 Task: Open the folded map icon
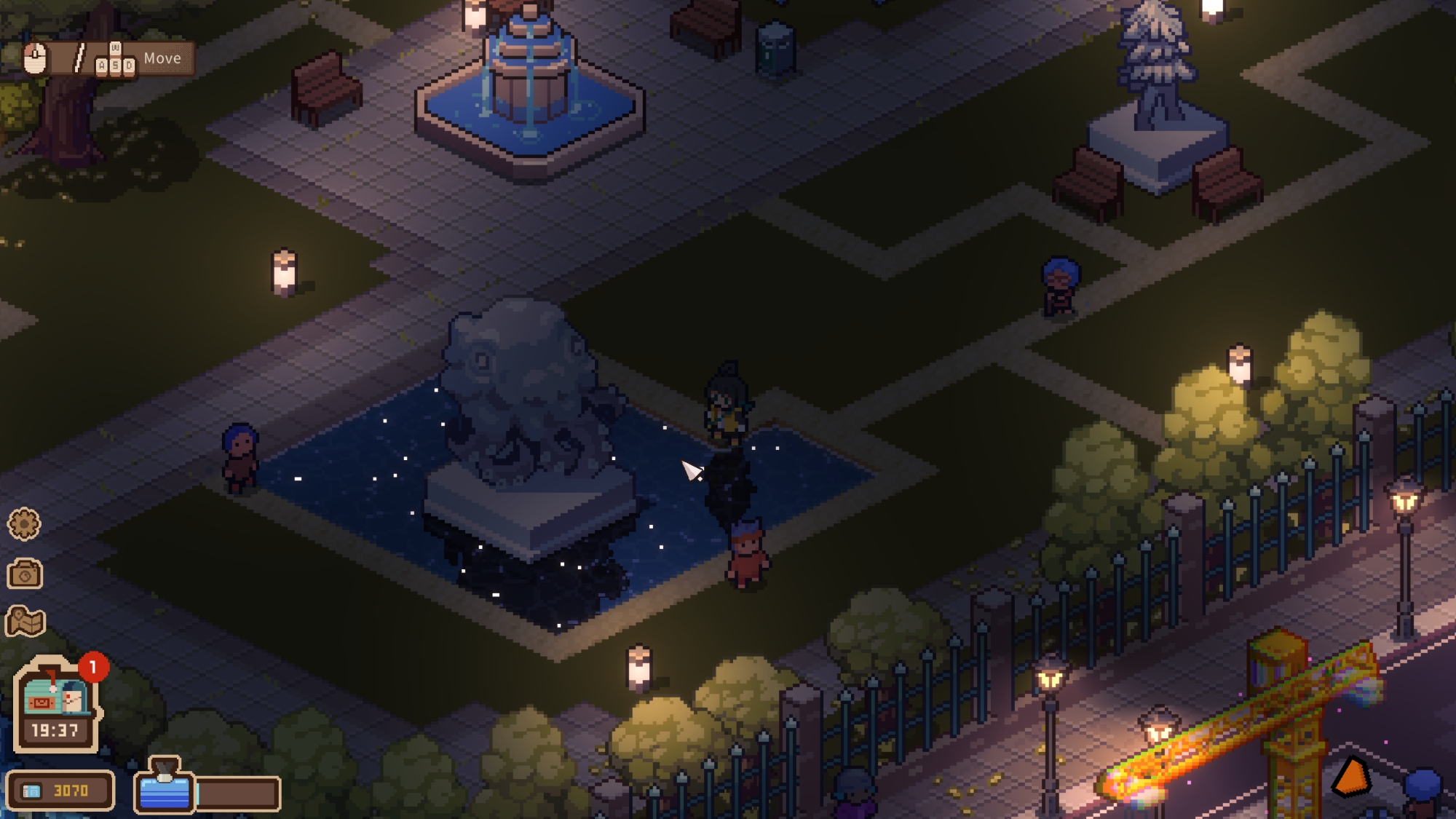pos(25,622)
